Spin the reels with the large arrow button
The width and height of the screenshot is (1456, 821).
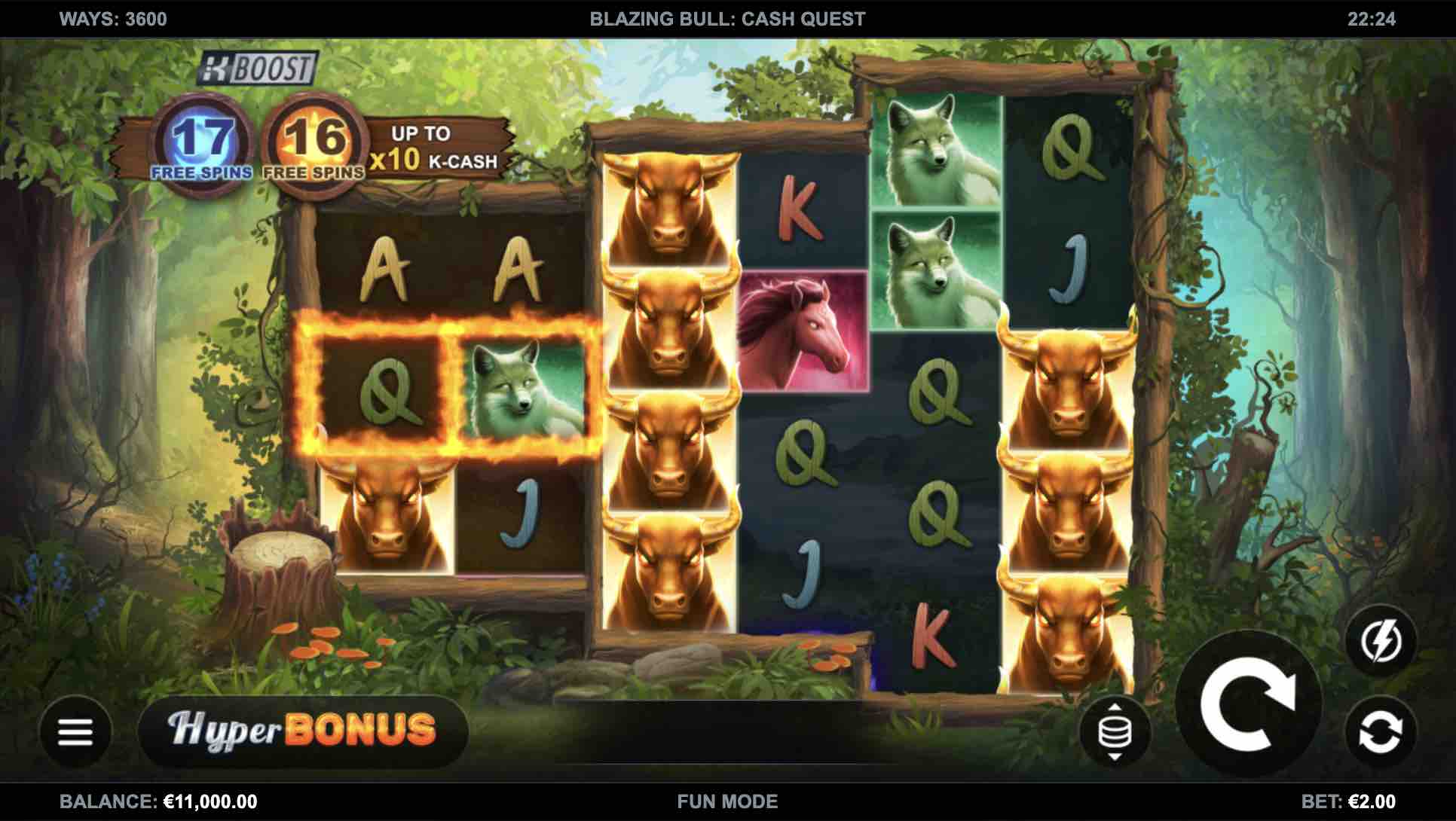pyautogui.click(x=1247, y=704)
